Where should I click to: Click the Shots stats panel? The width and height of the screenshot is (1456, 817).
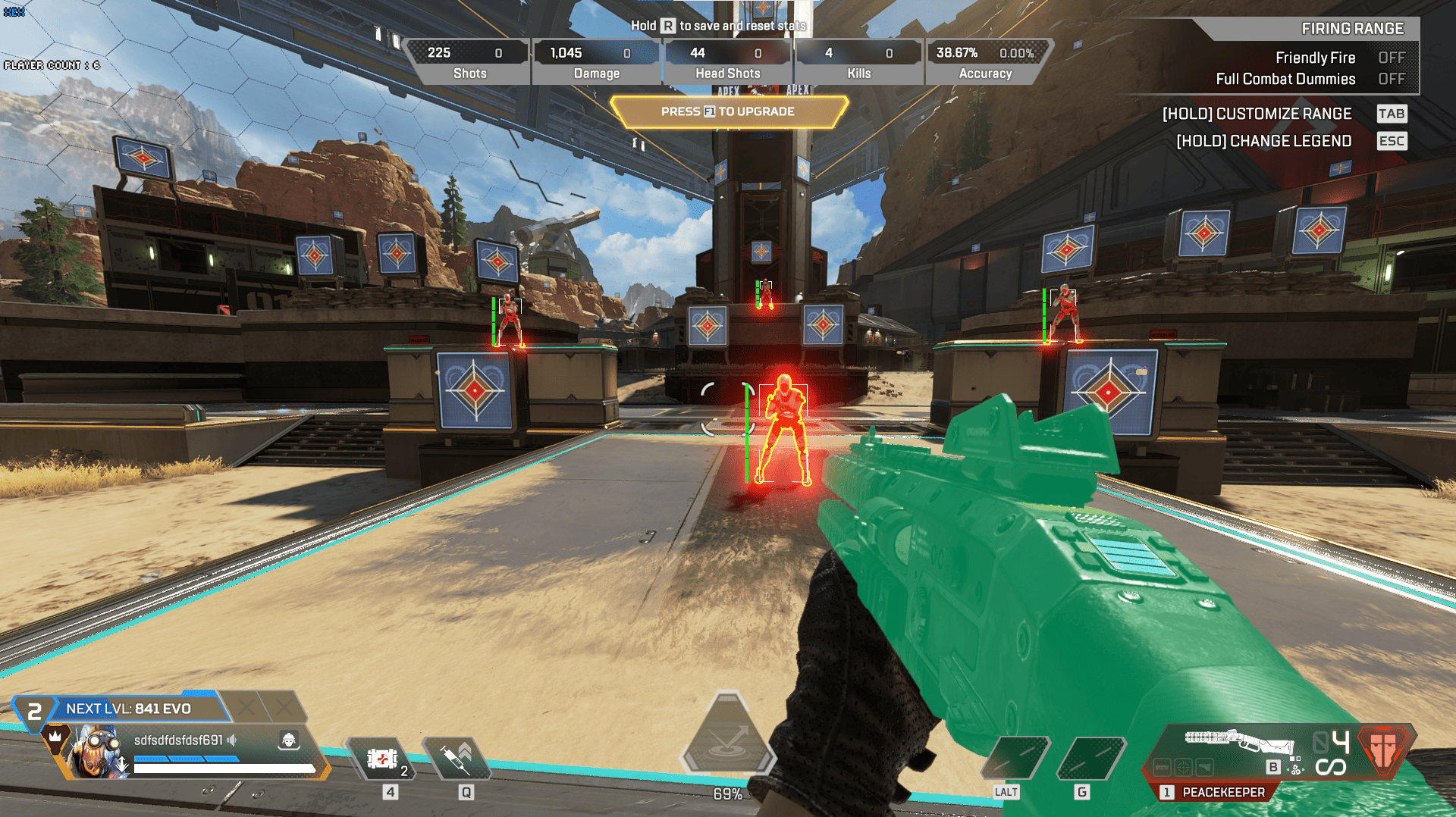(x=469, y=62)
